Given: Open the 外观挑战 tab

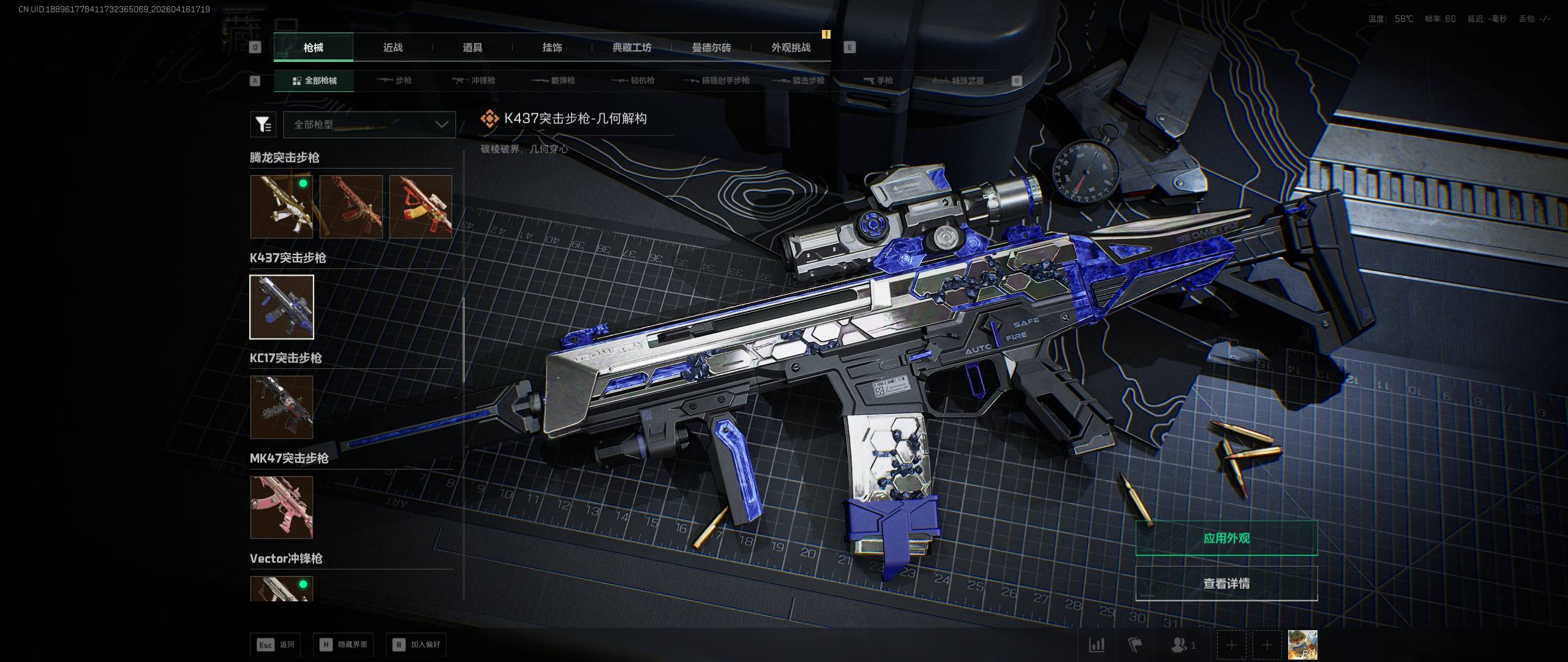Looking at the screenshot, I should point(791,48).
